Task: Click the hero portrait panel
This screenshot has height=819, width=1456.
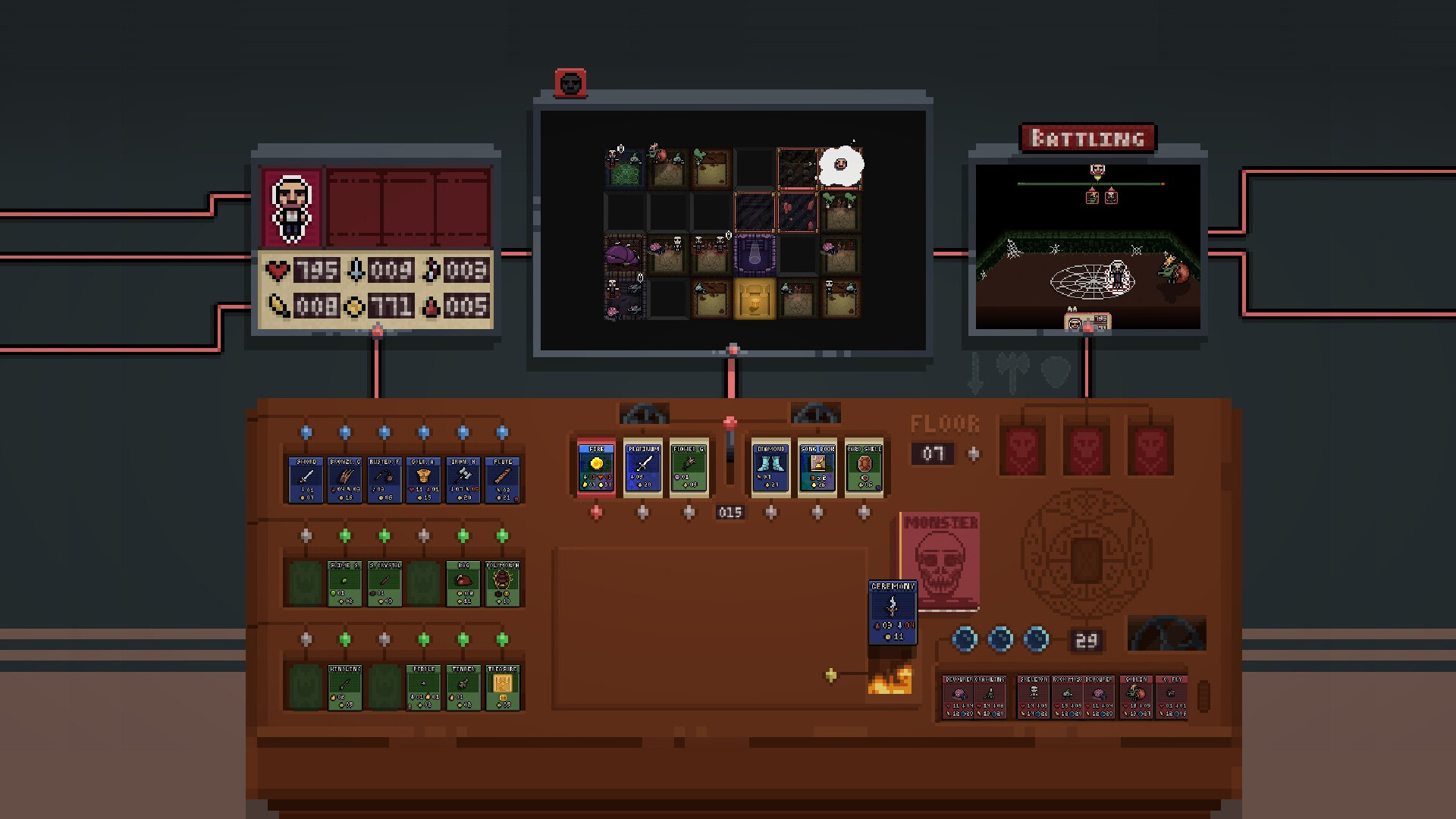Action: (292, 205)
